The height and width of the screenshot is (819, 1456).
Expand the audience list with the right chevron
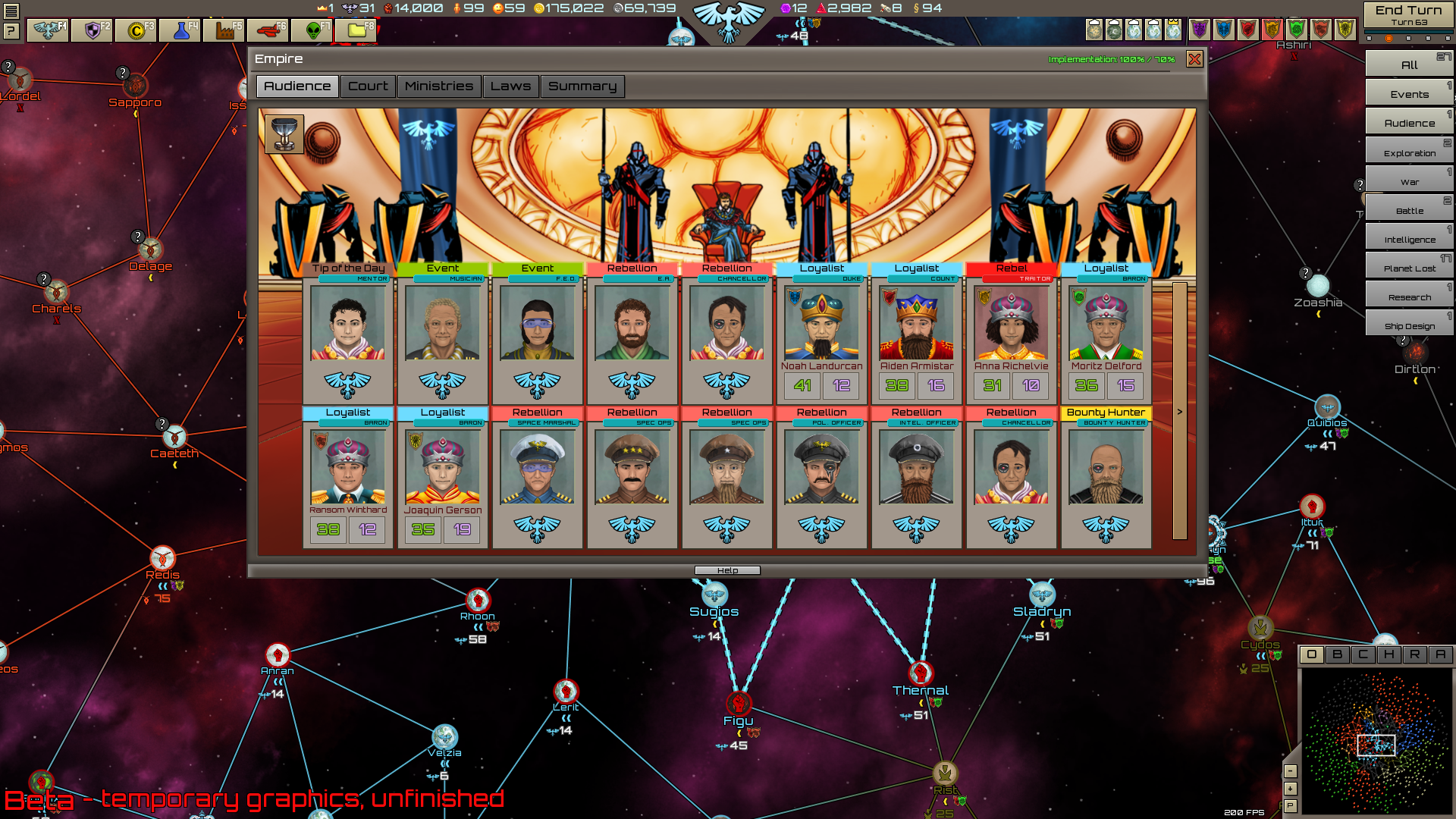click(x=1178, y=410)
